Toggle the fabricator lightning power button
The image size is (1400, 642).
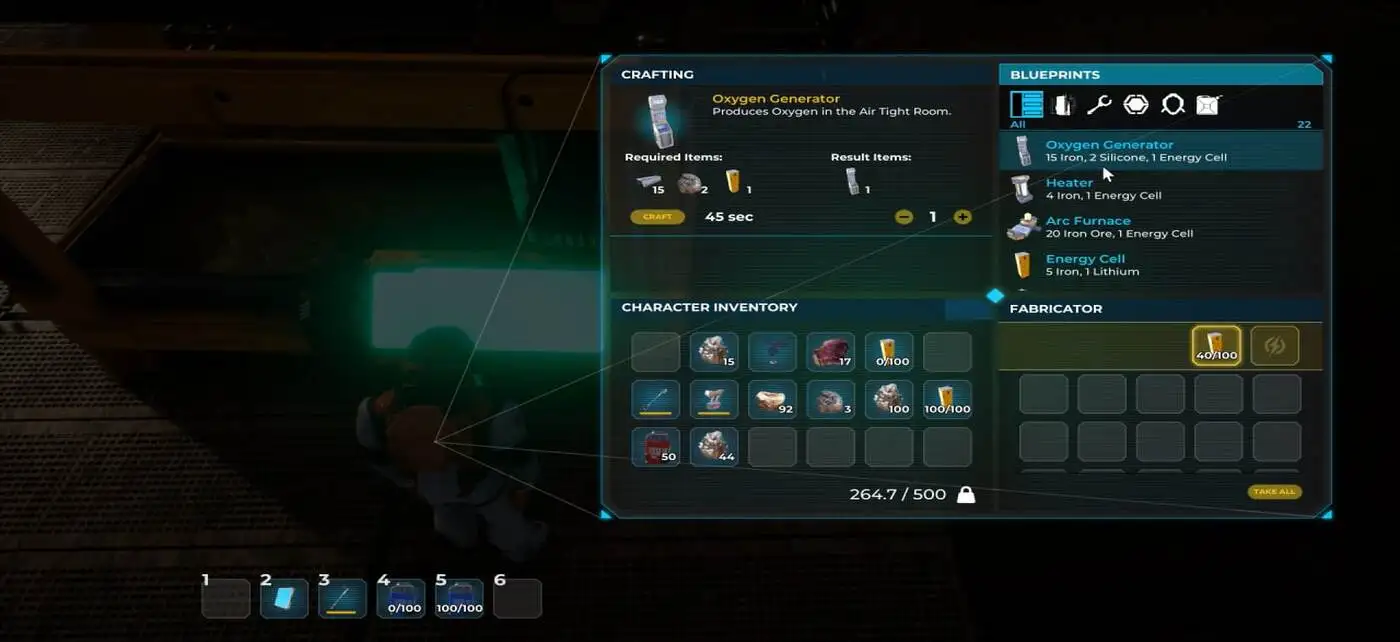coord(1275,346)
